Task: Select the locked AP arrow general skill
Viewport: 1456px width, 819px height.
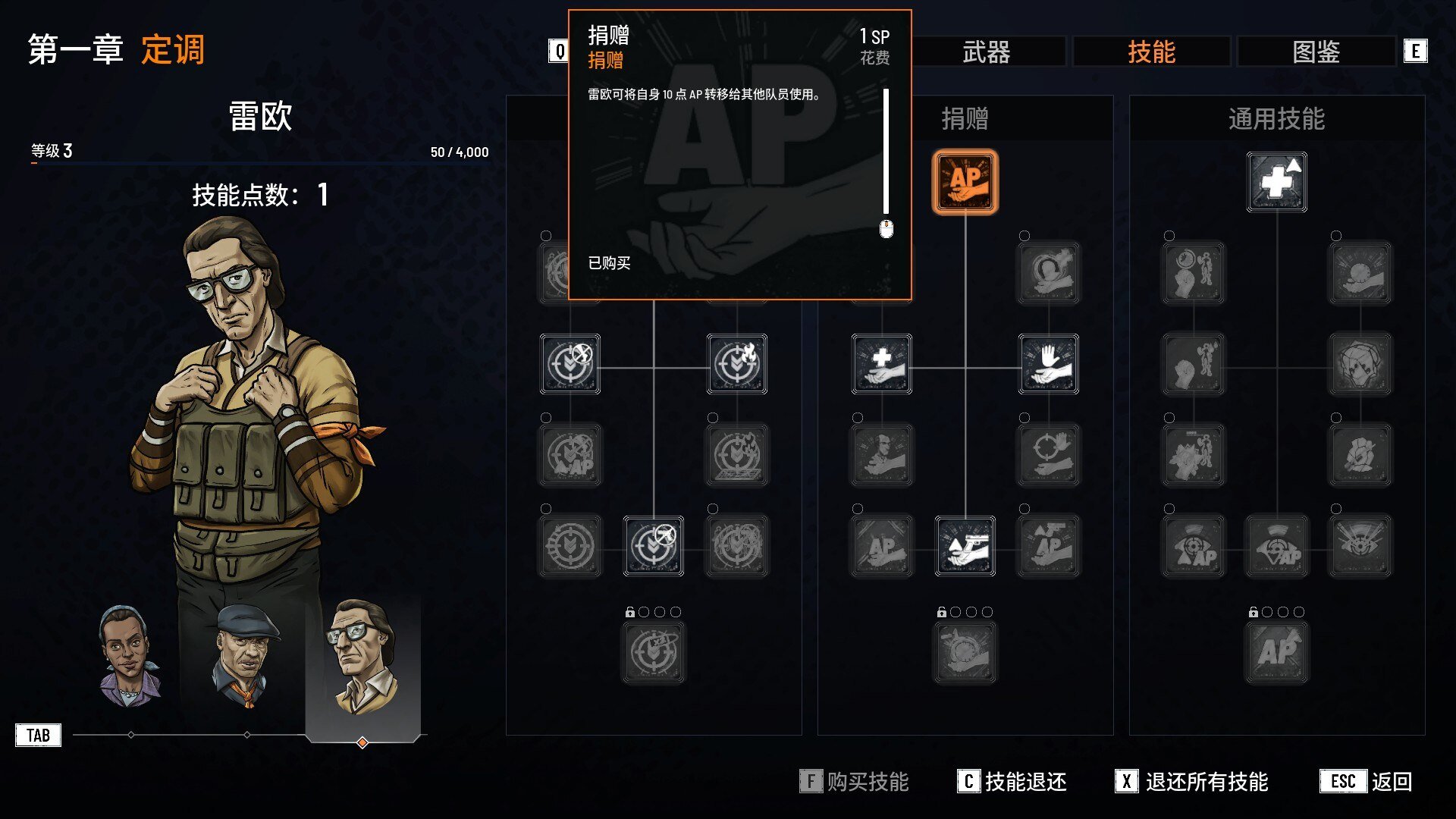Action: click(1276, 652)
